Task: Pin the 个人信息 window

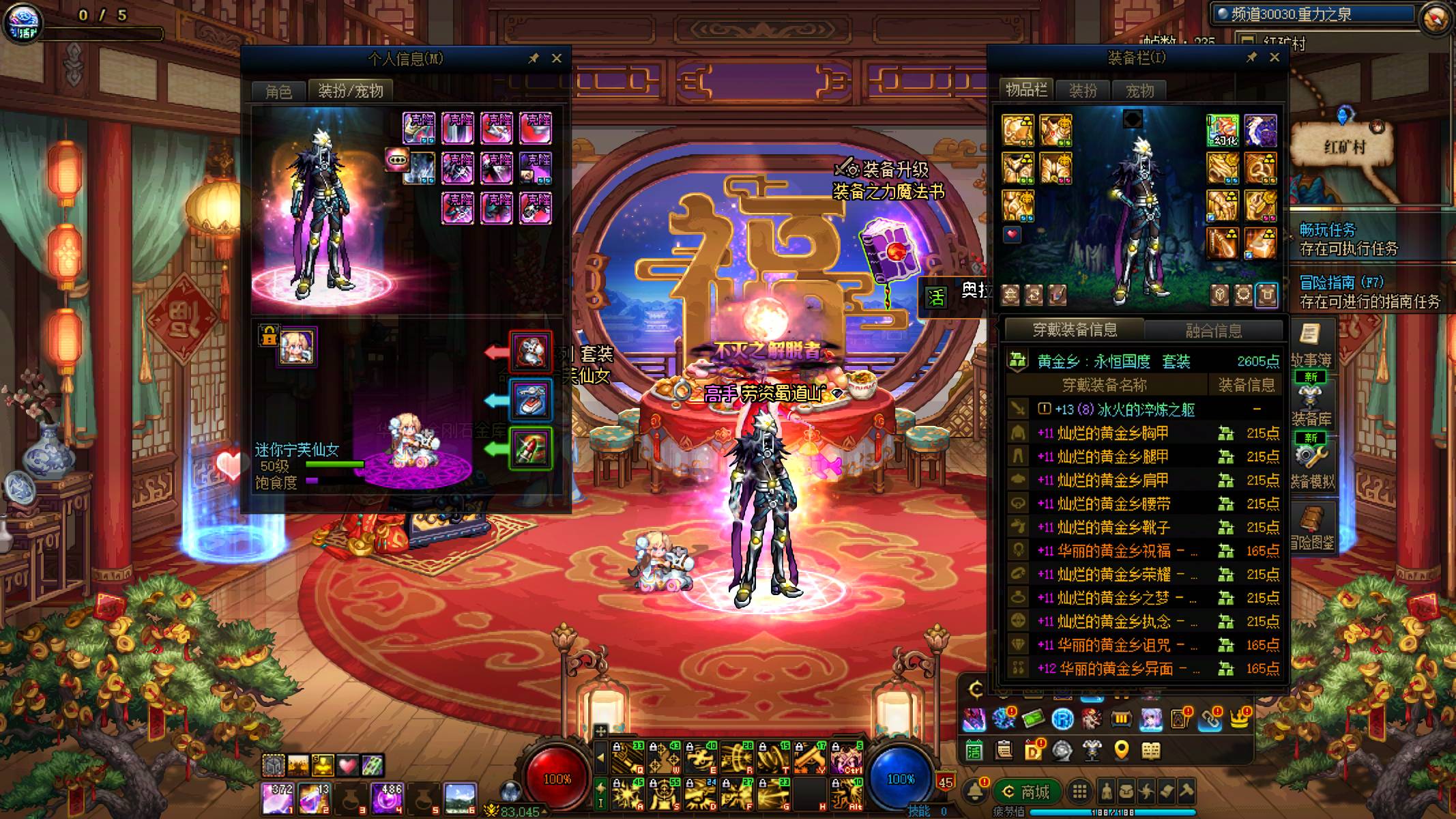Action: tap(534, 59)
